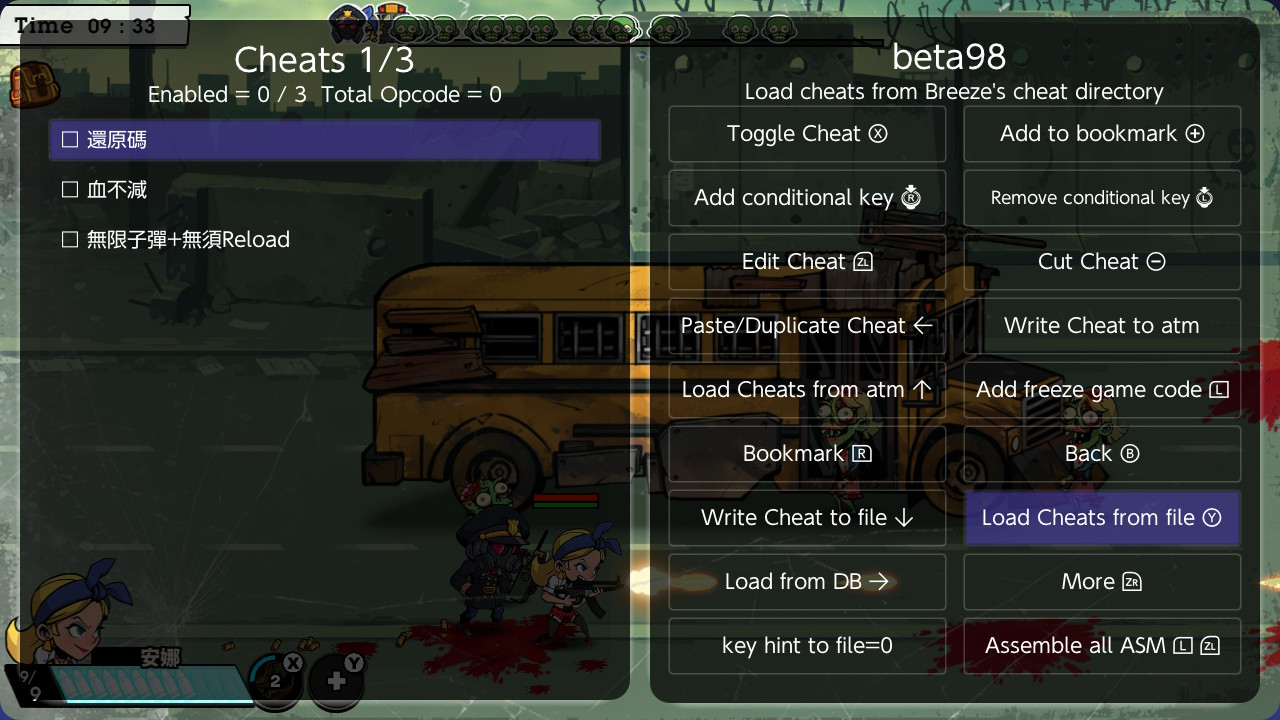1280x720 pixels.
Task: Choose Load Cheats from file
Action: tap(1102, 518)
